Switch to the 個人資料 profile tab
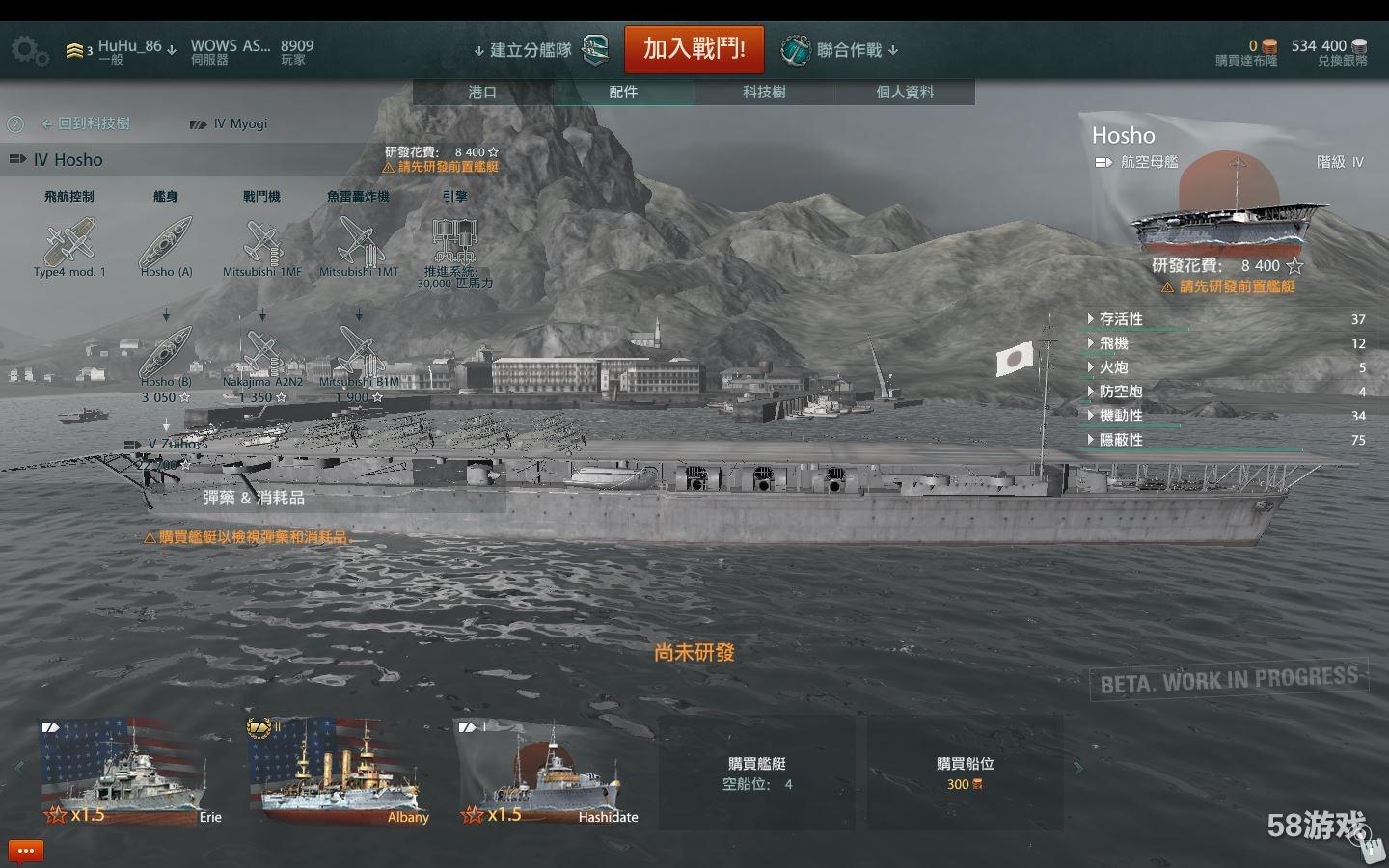 905,92
